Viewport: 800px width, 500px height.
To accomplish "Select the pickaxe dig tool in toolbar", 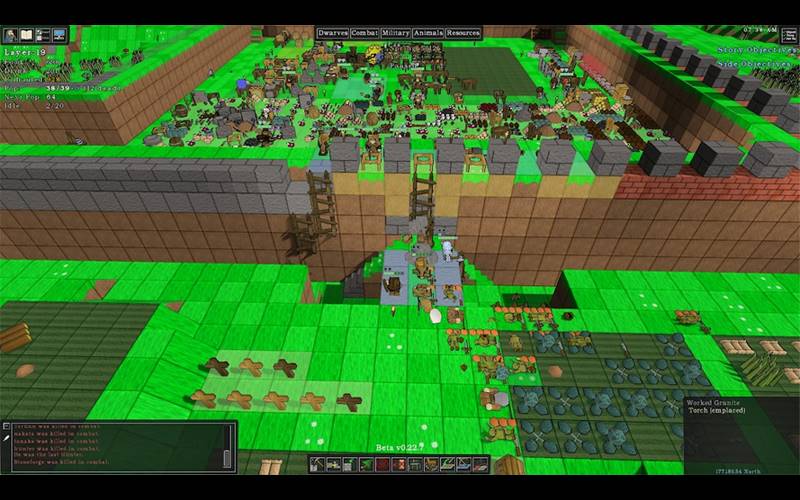I will click(x=318, y=464).
